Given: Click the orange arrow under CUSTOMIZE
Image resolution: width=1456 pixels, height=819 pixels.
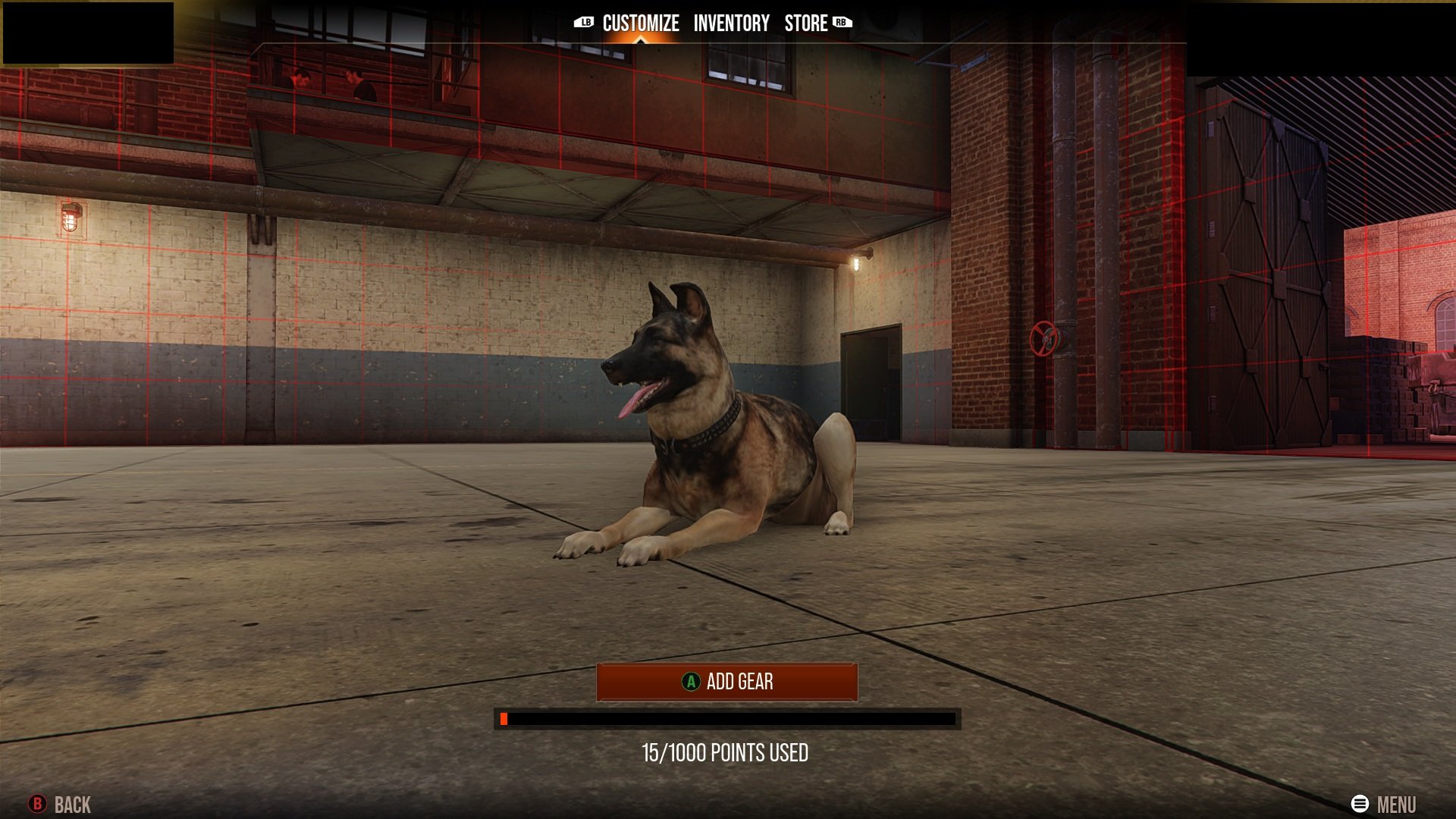Looking at the screenshot, I should tap(639, 39).
